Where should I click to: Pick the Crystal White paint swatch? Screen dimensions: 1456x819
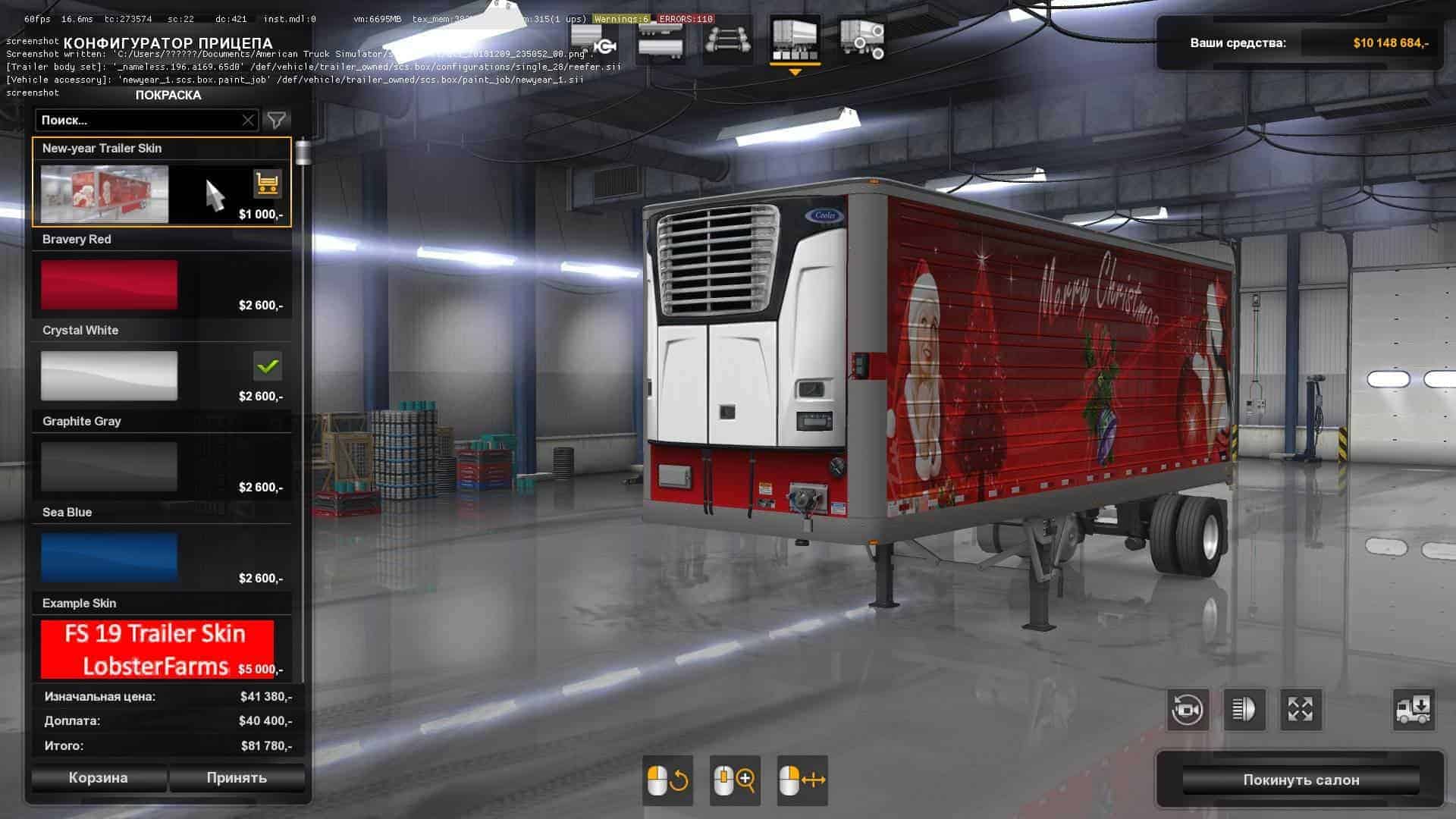109,376
